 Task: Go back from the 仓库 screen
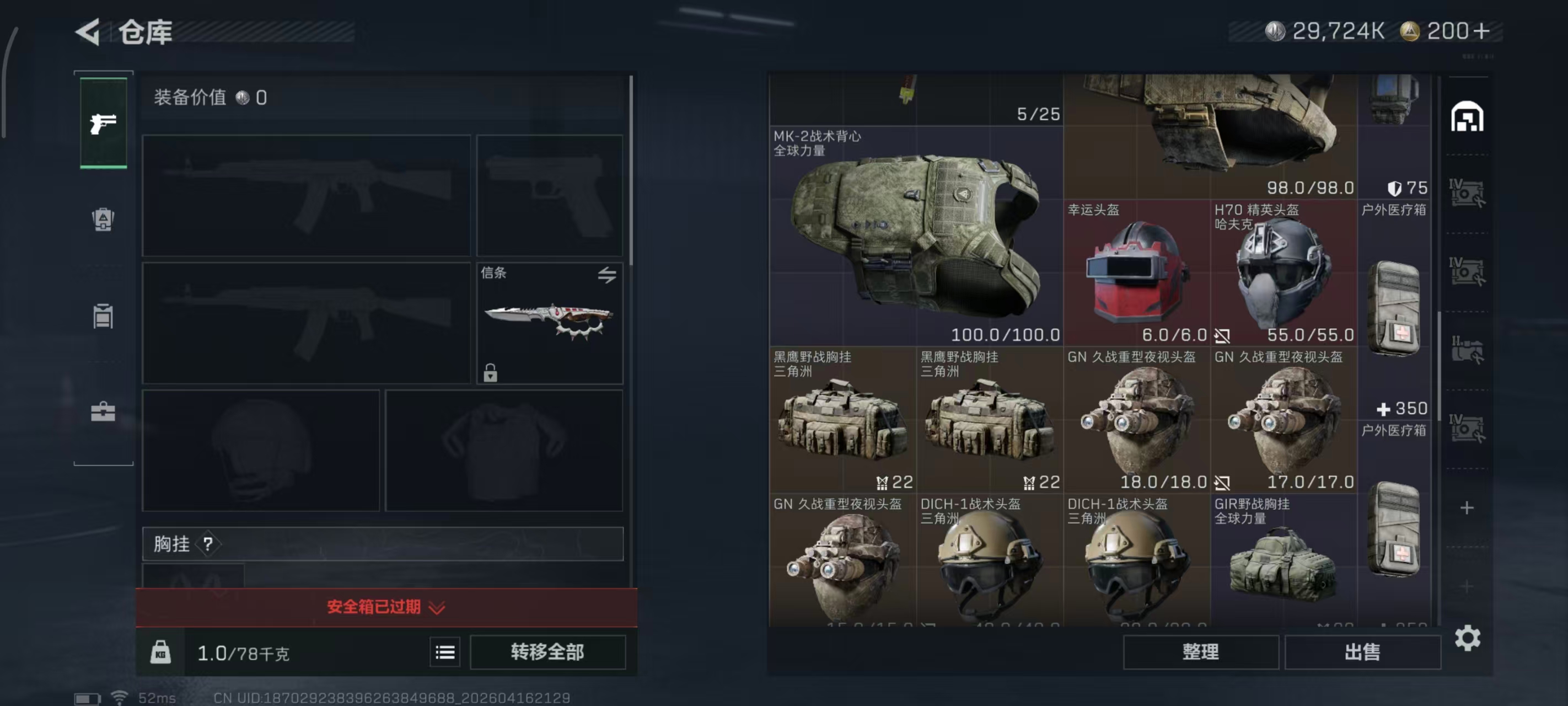pyautogui.click(x=89, y=31)
